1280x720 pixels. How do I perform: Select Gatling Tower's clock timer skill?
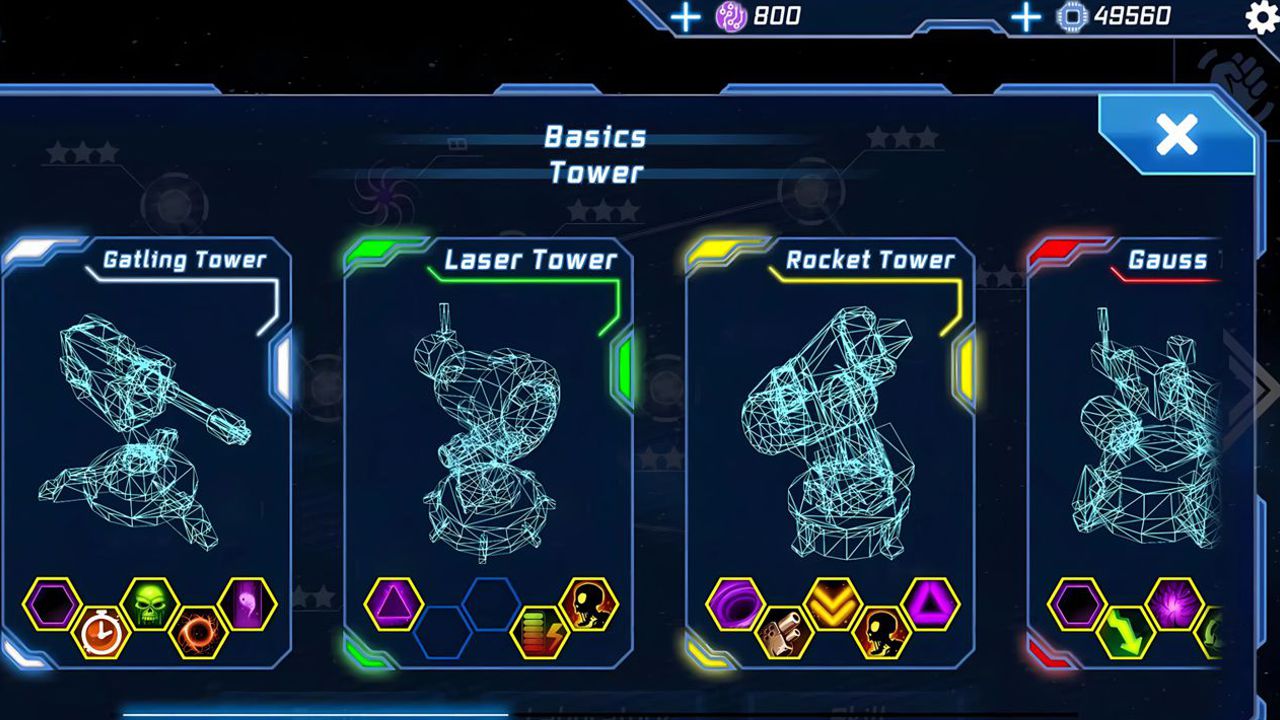point(101,632)
